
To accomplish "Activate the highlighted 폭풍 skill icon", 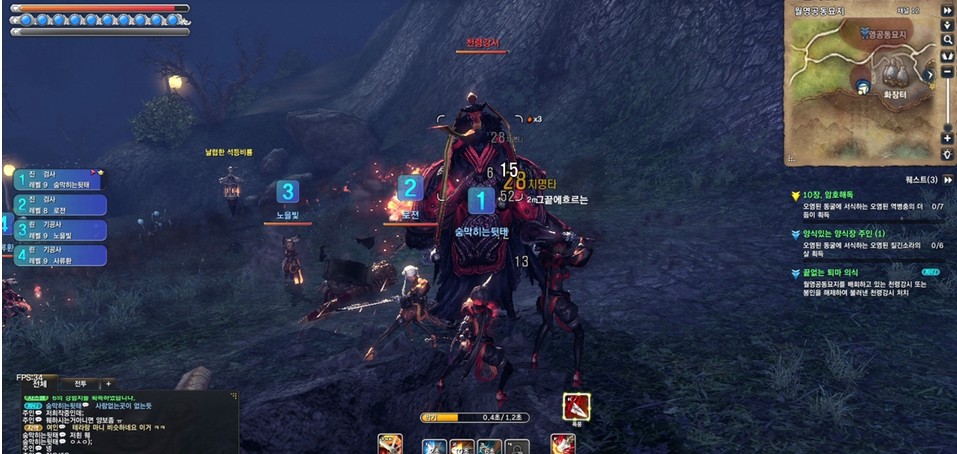I will [x=576, y=406].
